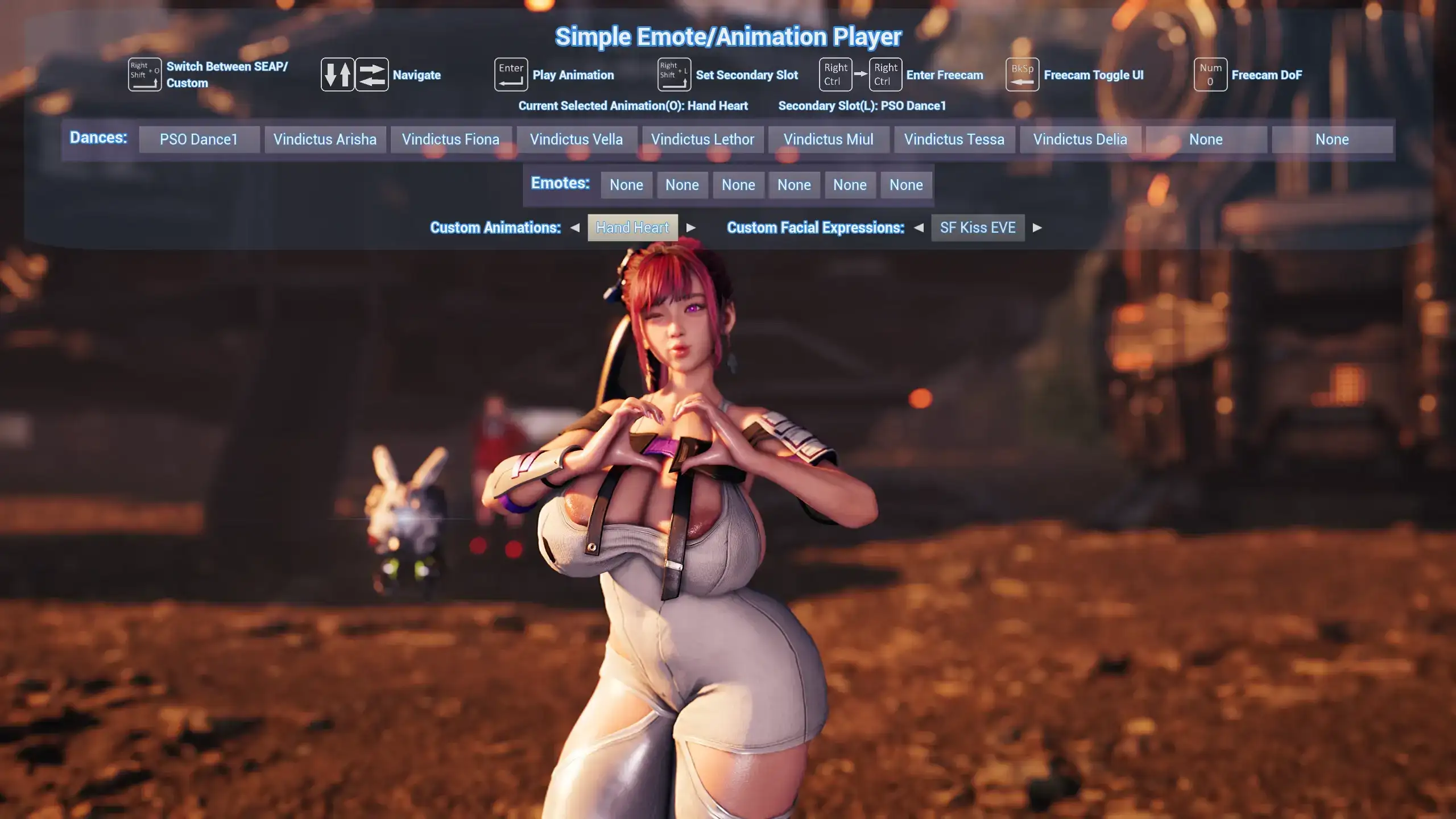Select the Vindictus Miul dance
Image resolution: width=1456 pixels, height=819 pixels.
pos(828,139)
